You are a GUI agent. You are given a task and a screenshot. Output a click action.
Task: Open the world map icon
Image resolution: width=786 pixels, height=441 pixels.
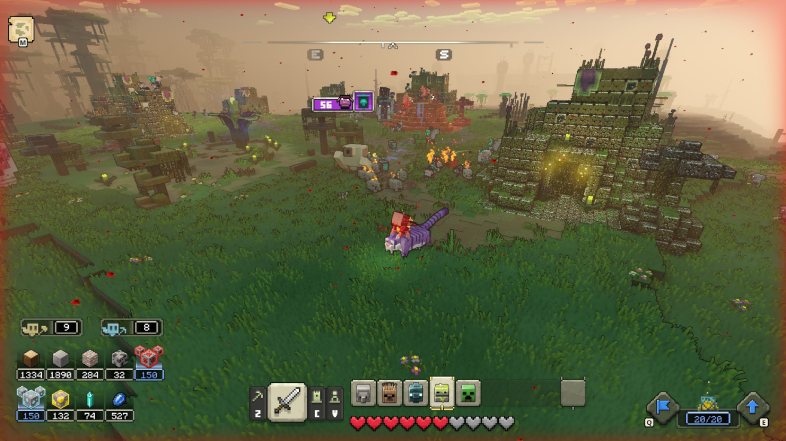tap(21, 29)
